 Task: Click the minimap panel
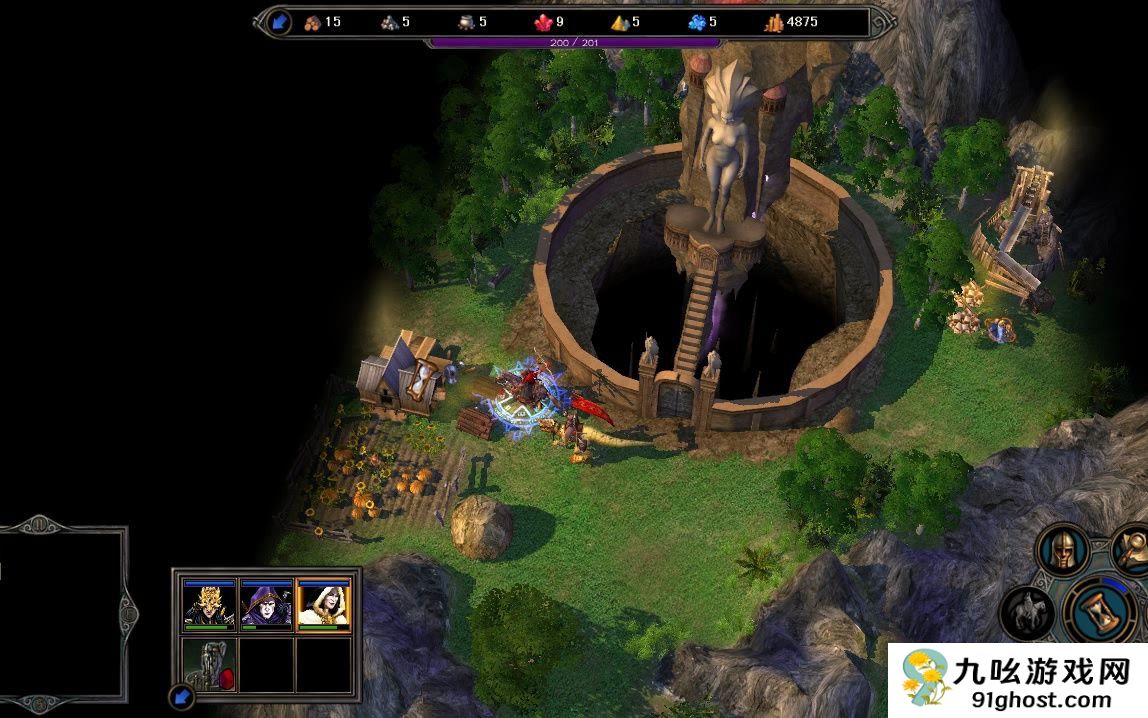pos(58,611)
